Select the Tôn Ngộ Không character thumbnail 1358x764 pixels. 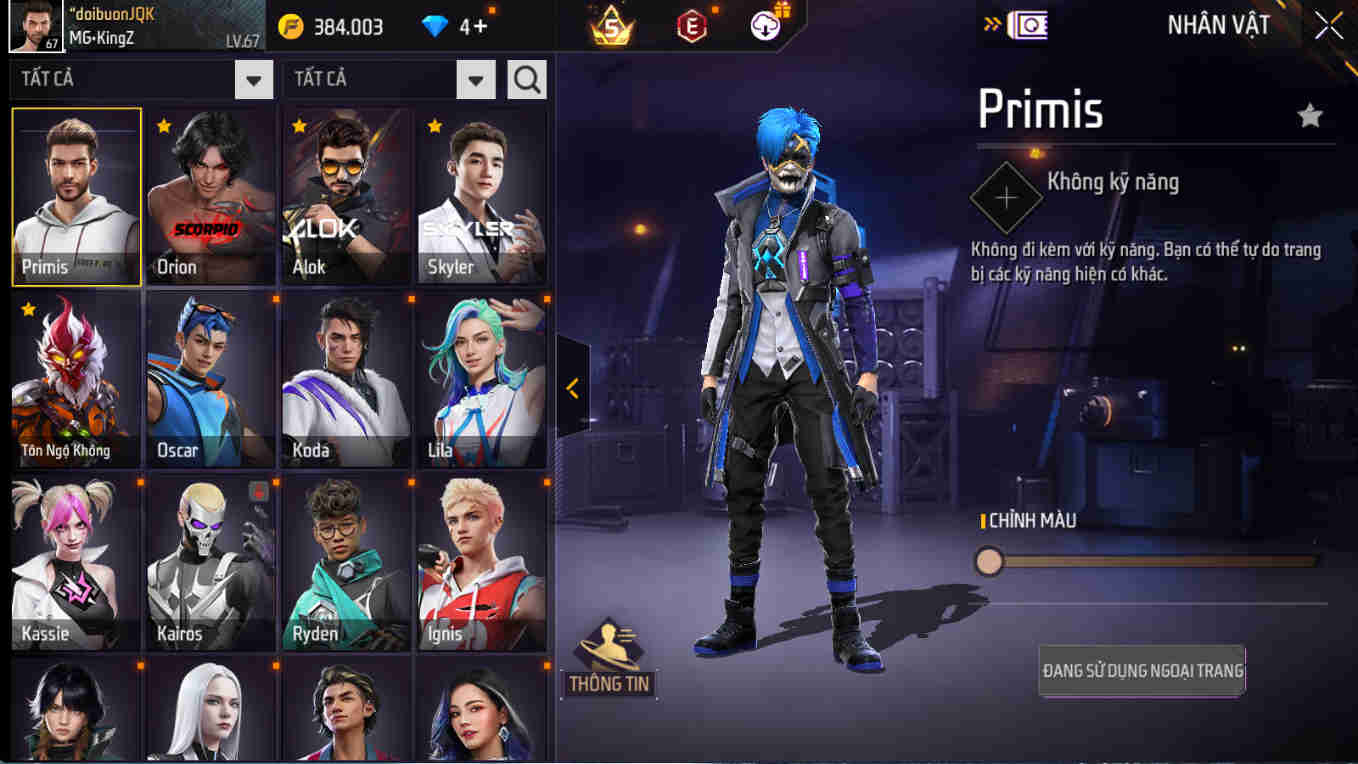(75, 380)
